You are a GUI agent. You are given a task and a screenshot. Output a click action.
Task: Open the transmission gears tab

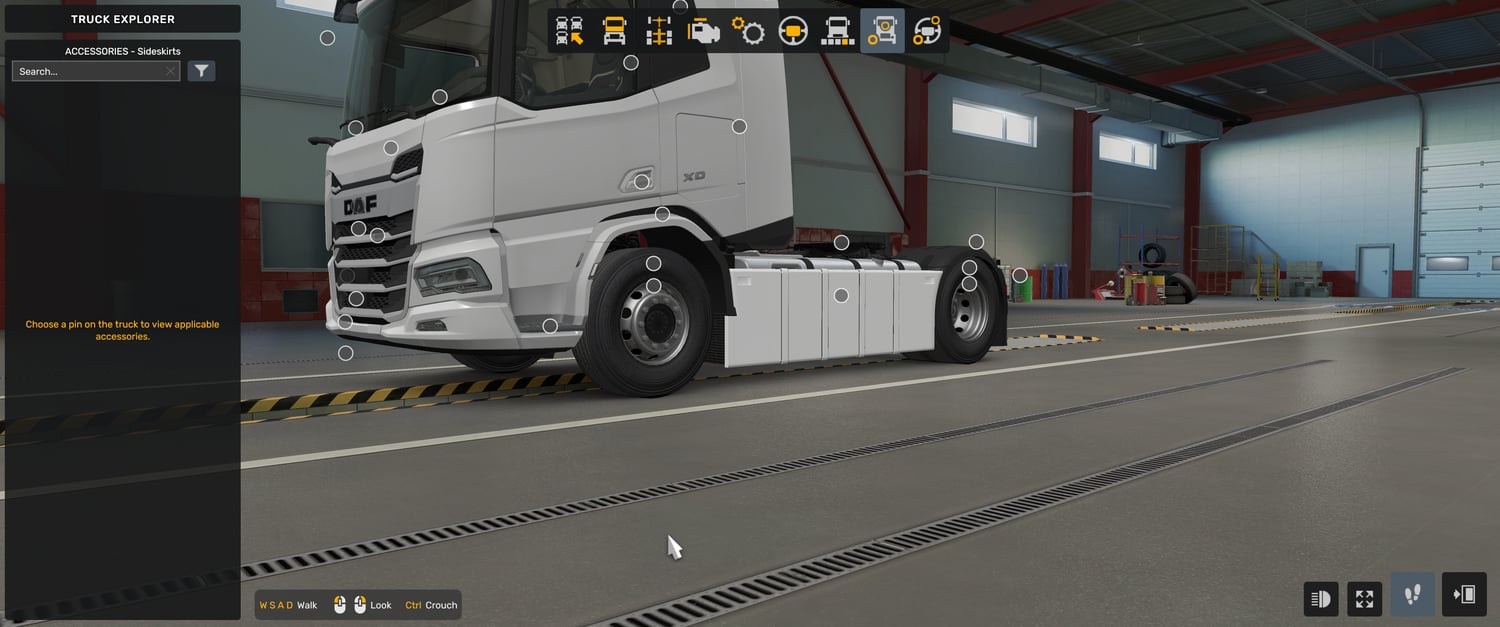coord(748,31)
